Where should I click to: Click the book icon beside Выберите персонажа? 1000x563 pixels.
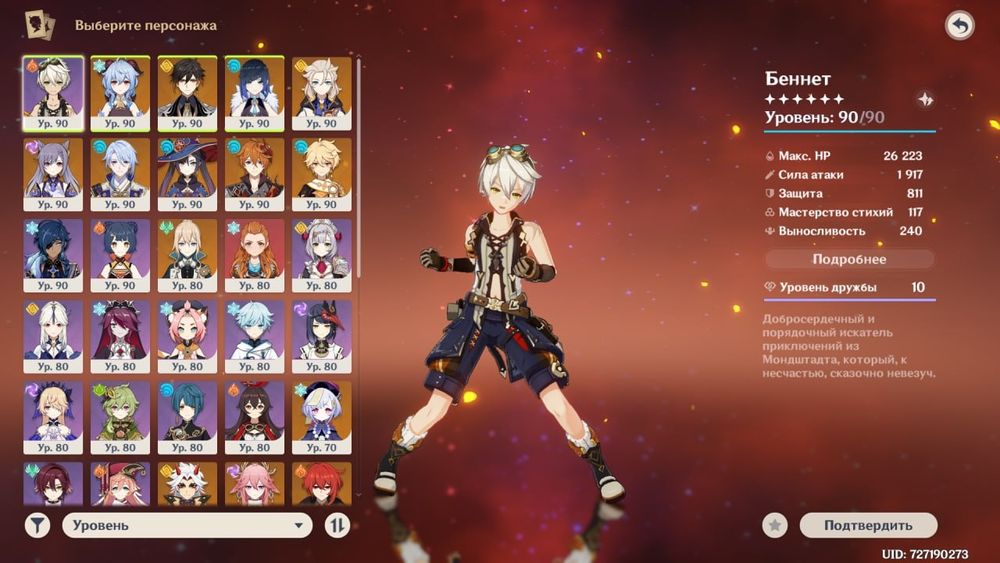pyautogui.click(x=40, y=24)
